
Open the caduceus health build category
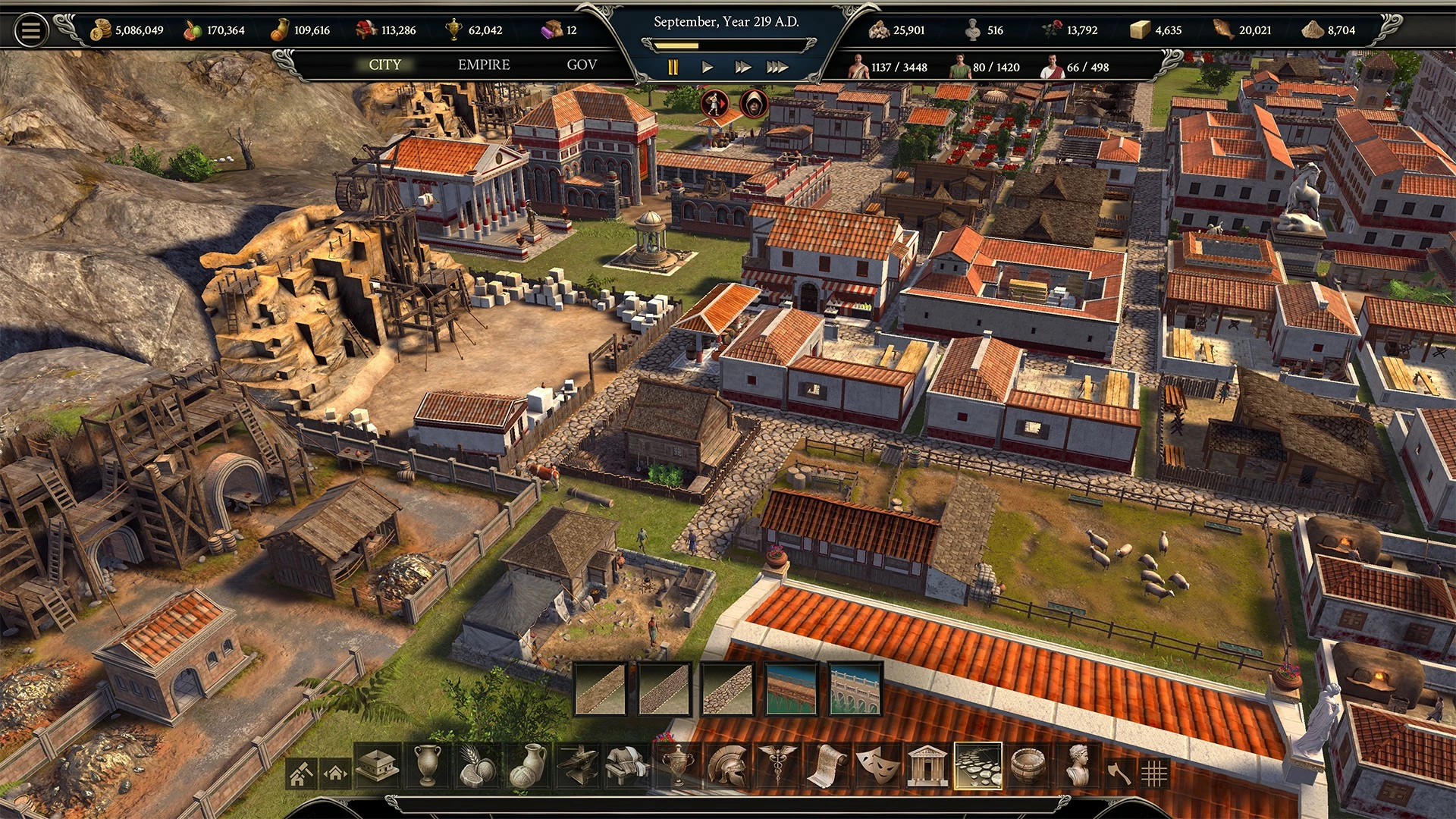[x=777, y=766]
